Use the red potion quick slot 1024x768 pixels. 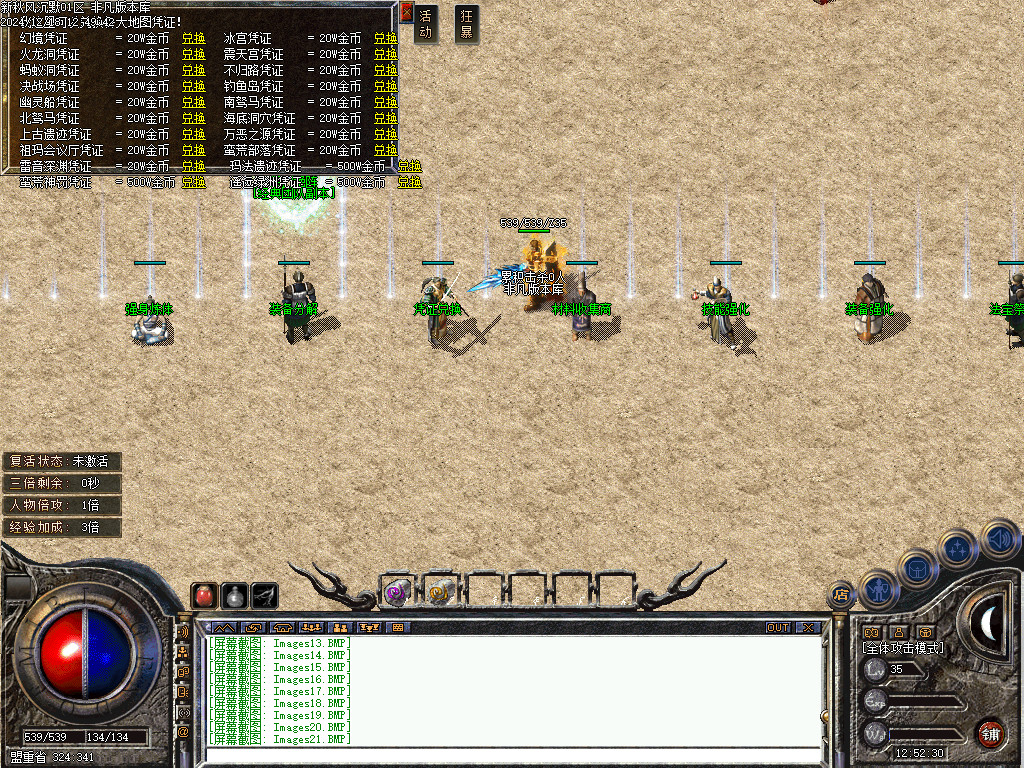[204, 595]
